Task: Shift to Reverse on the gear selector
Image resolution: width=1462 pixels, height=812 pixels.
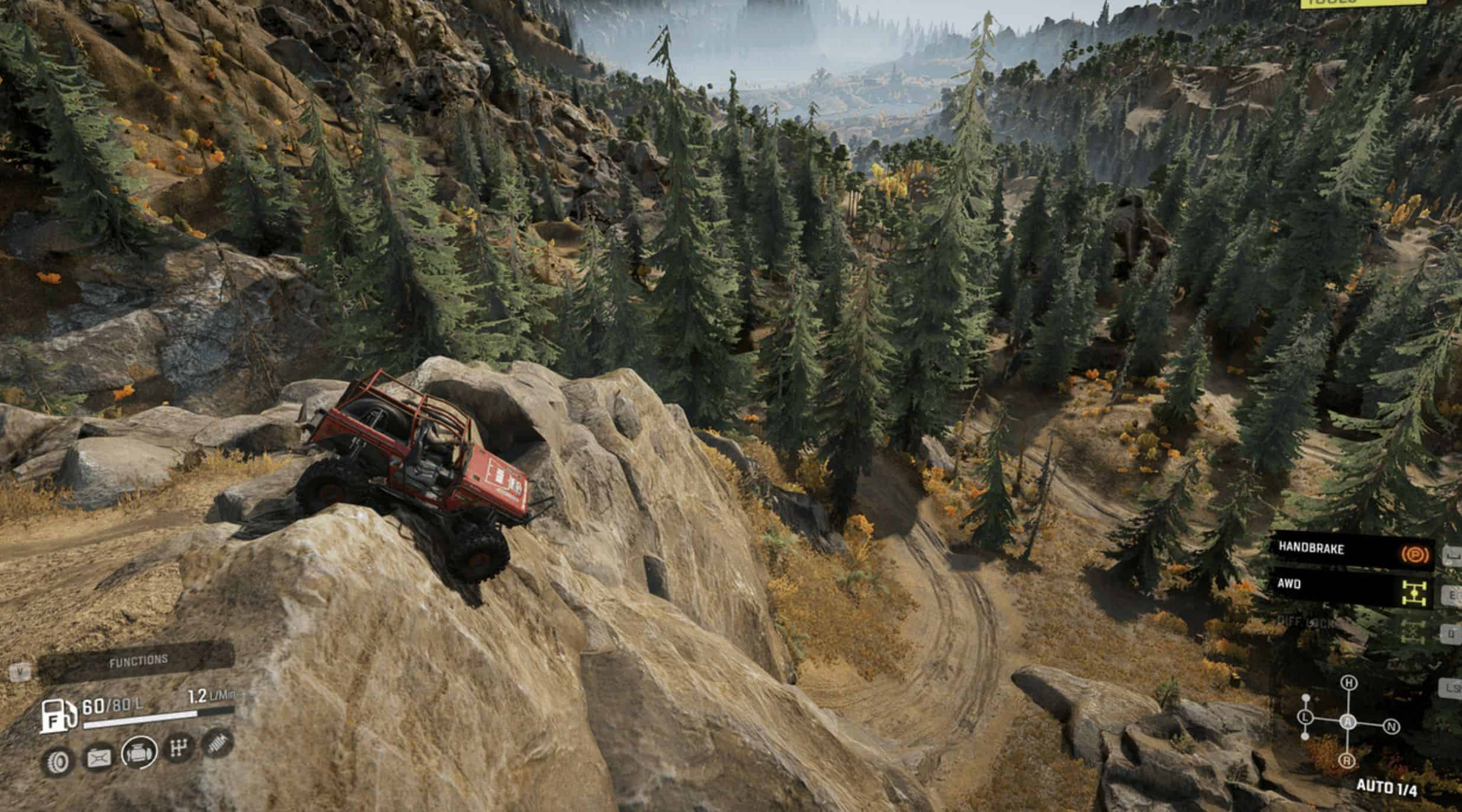Action: pyautogui.click(x=1348, y=761)
